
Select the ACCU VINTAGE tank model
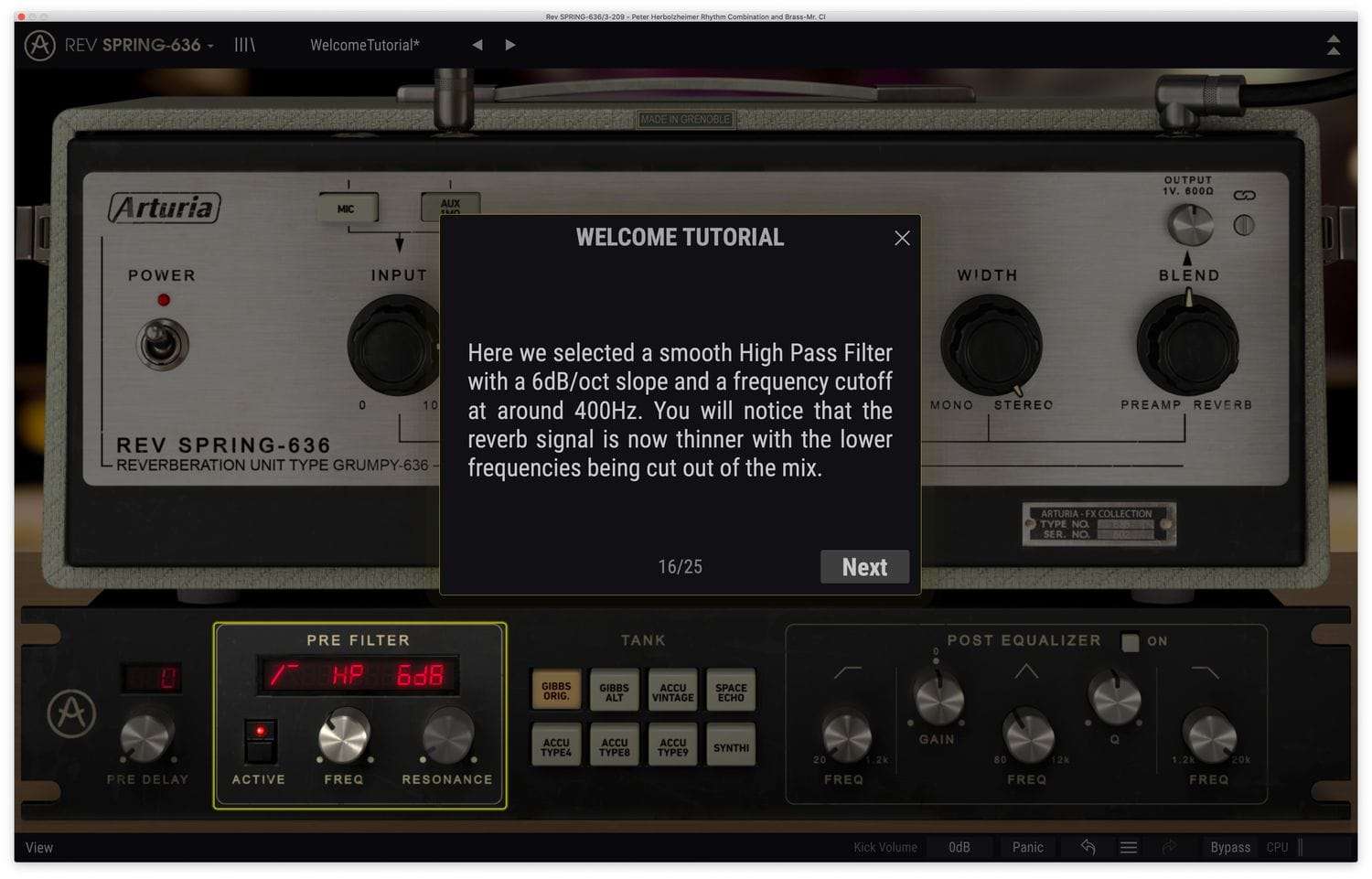coord(672,691)
